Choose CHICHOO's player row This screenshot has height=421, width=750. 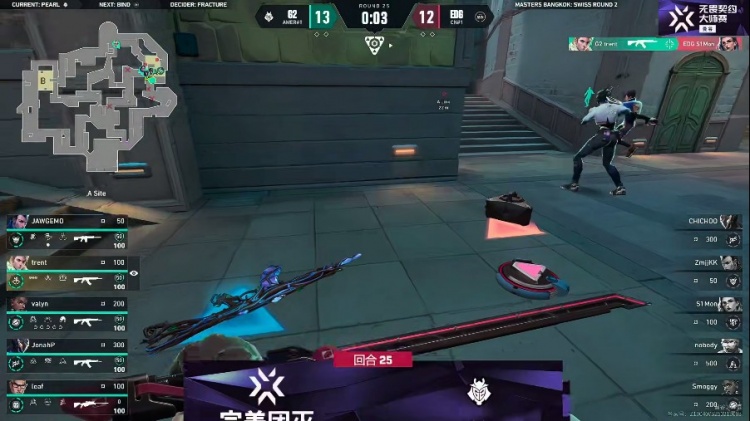coord(711,229)
